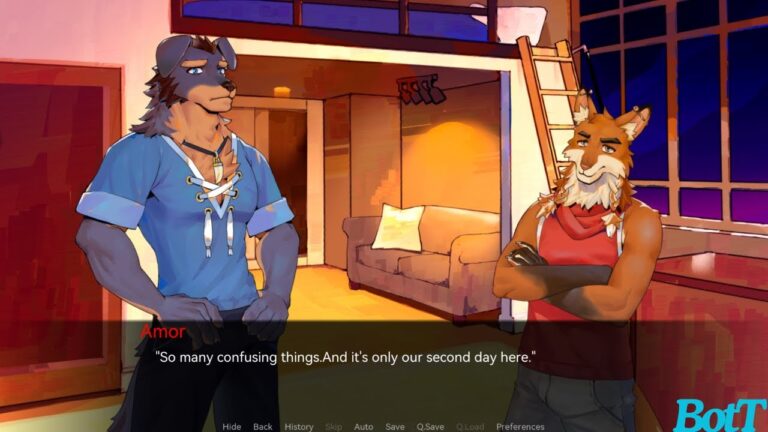Viewport: 768px width, 432px height.
Task: Quick load with Q.Load
Action: 470,427
